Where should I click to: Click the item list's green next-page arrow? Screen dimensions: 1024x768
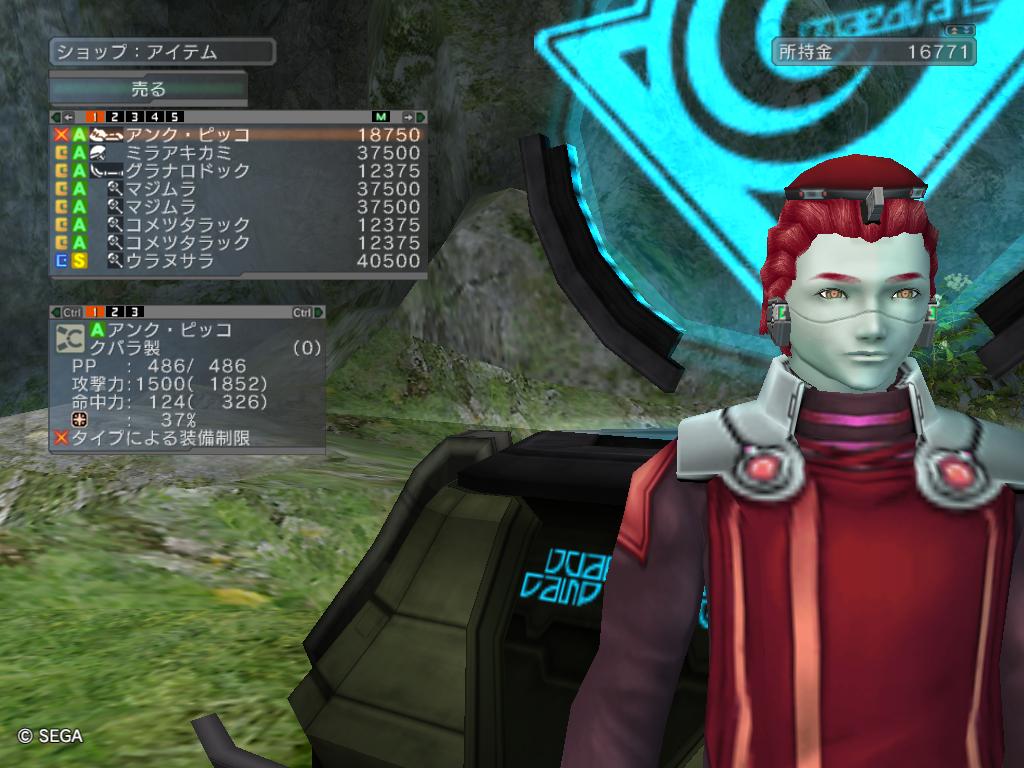[419, 117]
